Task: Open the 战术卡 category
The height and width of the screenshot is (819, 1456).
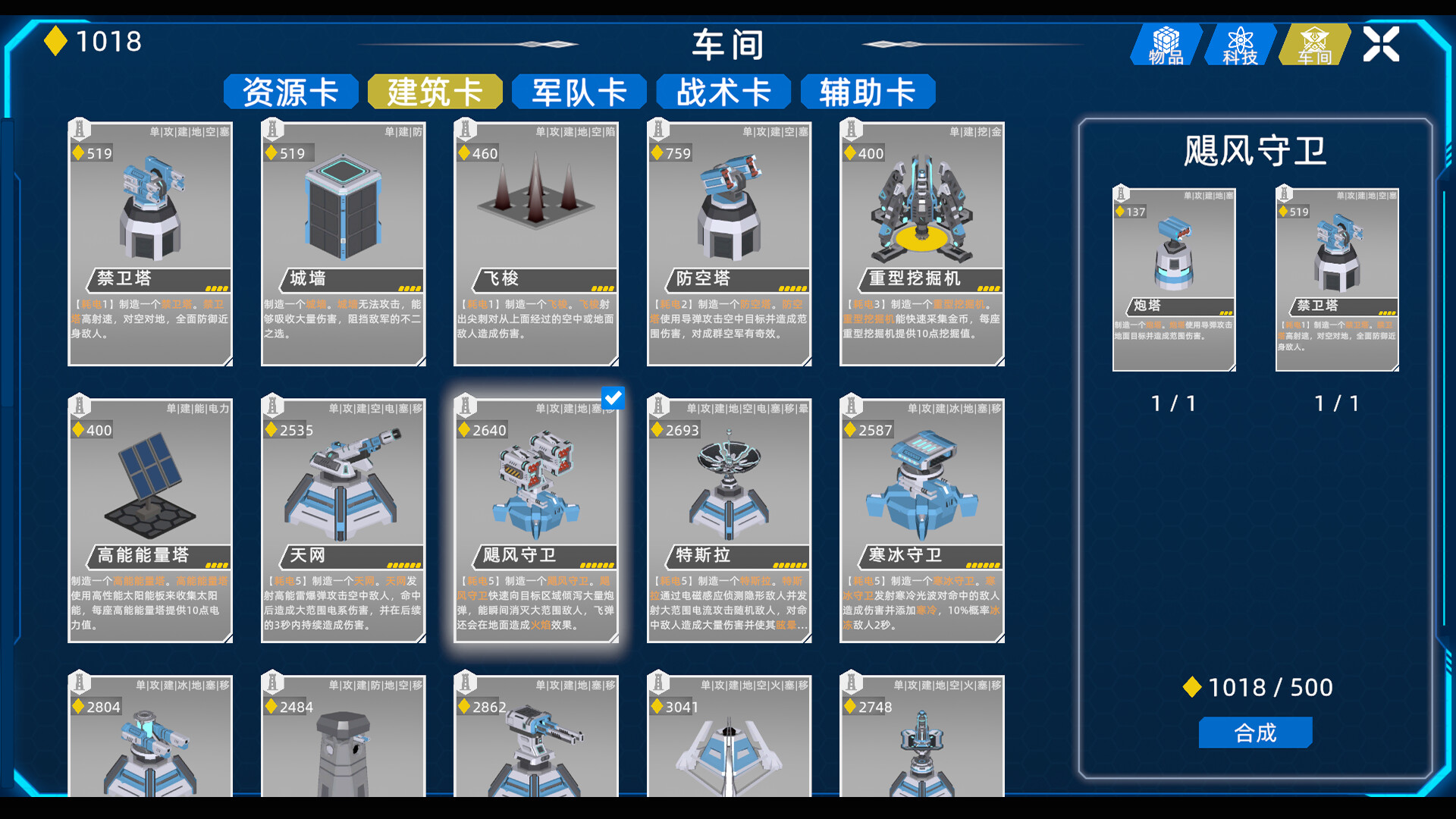Action: point(723,90)
